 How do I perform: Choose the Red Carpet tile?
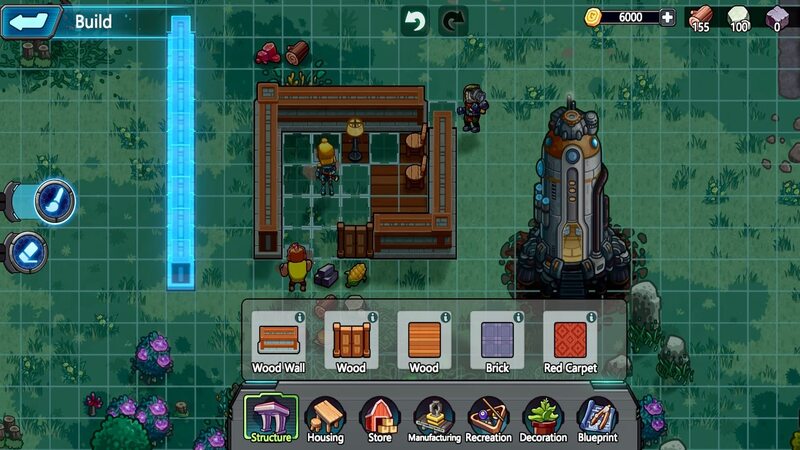click(x=570, y=340)
